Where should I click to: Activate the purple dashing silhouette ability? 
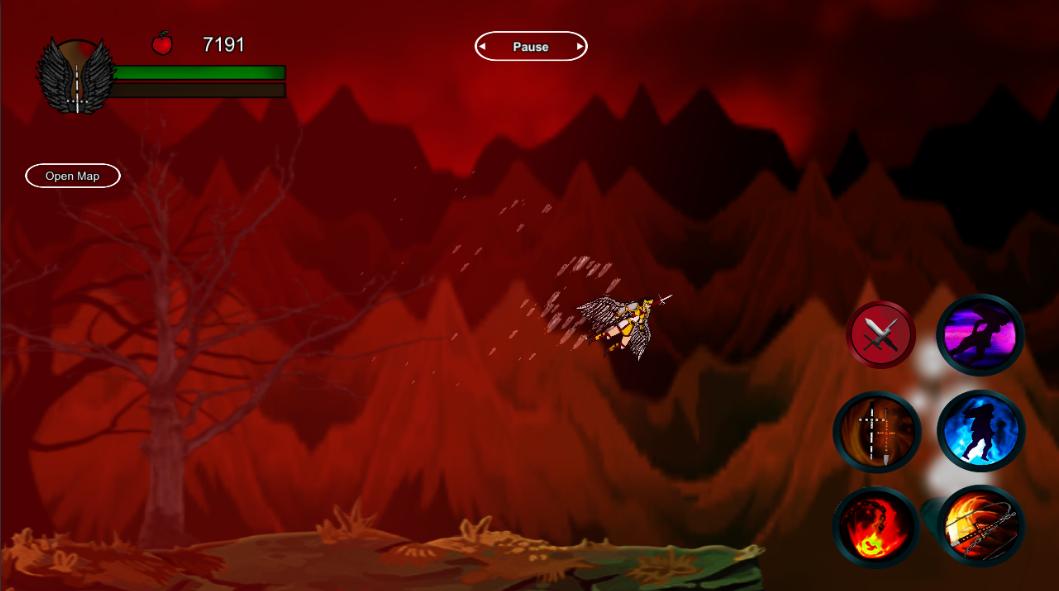[980, 335]
